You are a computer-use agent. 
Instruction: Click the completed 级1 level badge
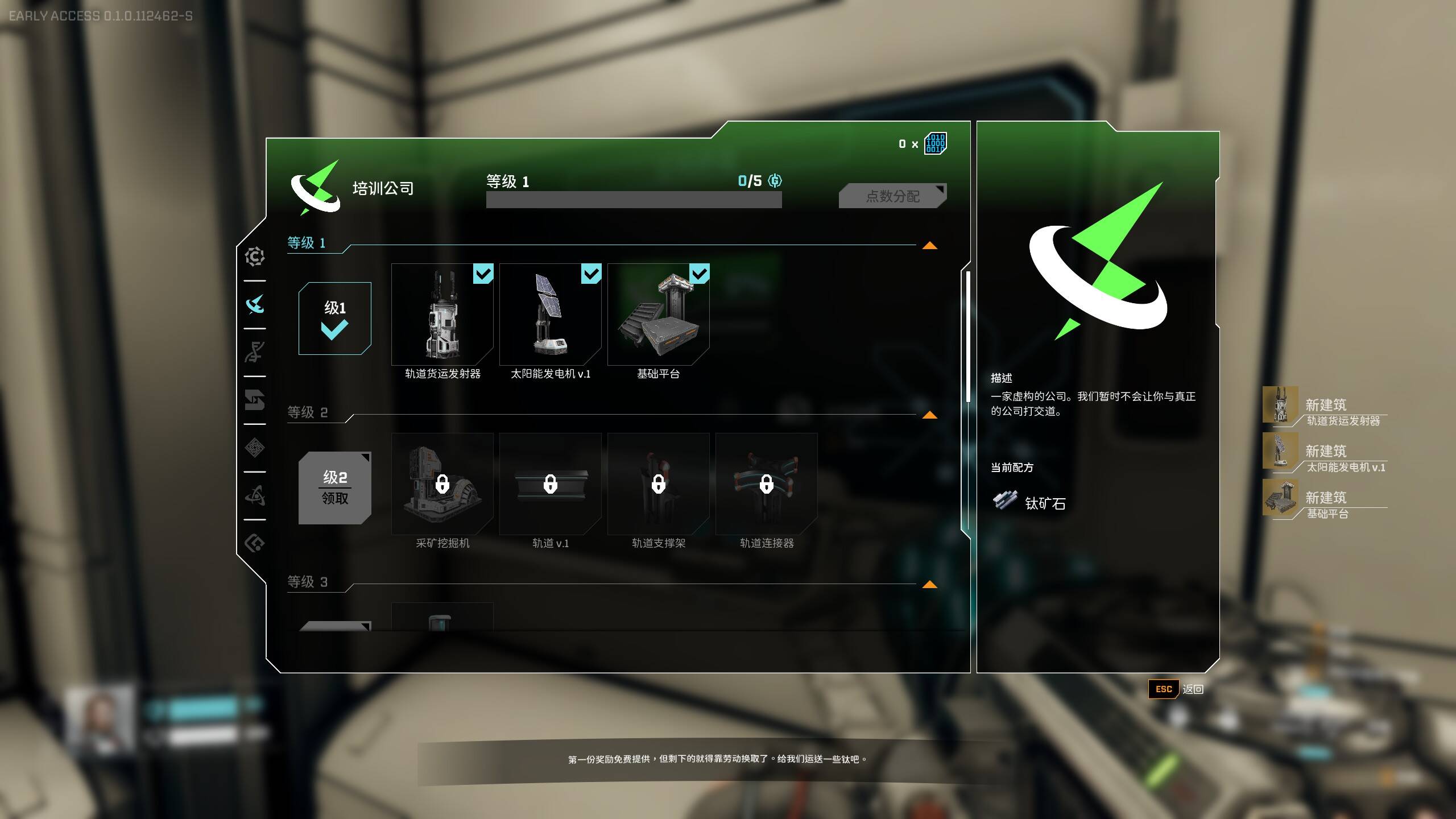click(334, 318)
